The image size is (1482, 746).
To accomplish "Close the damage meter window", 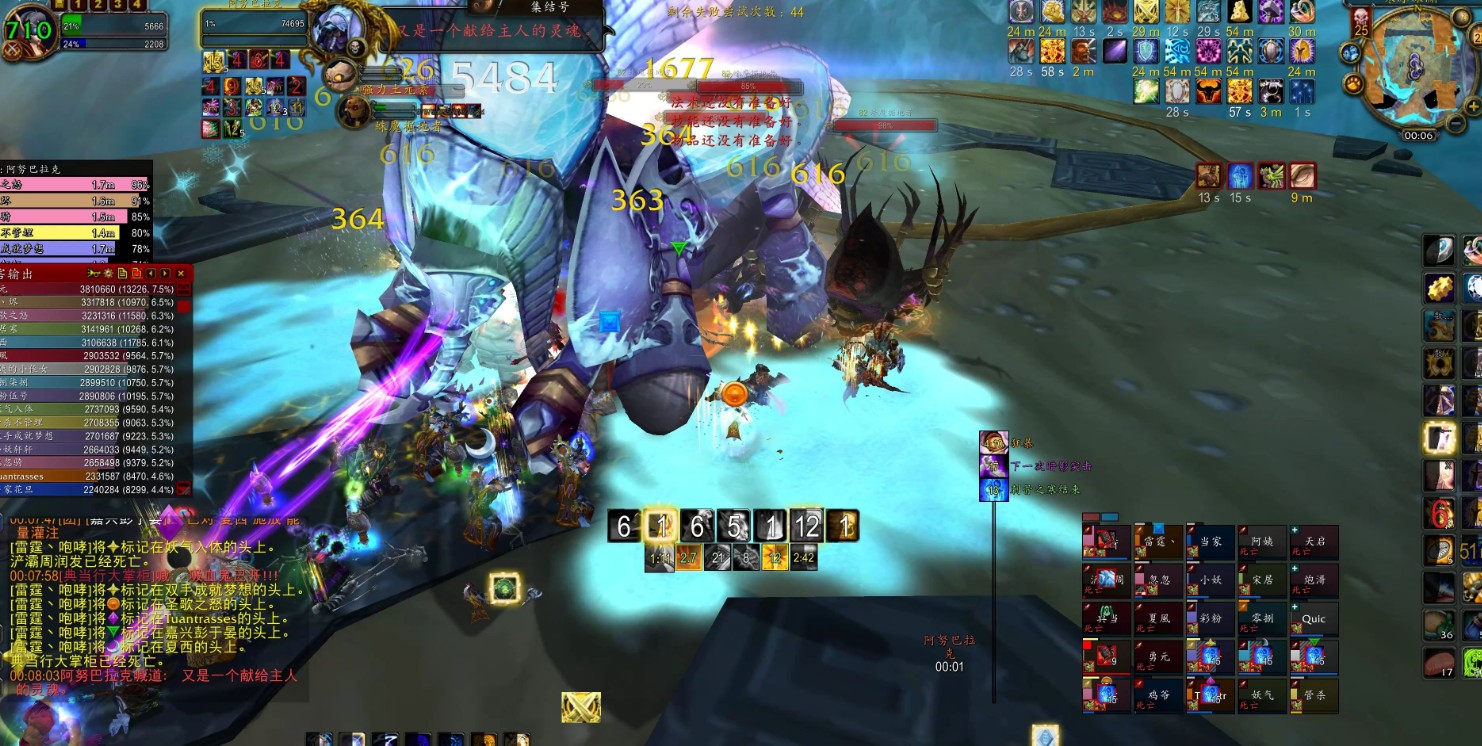I will tap(181, 273).
